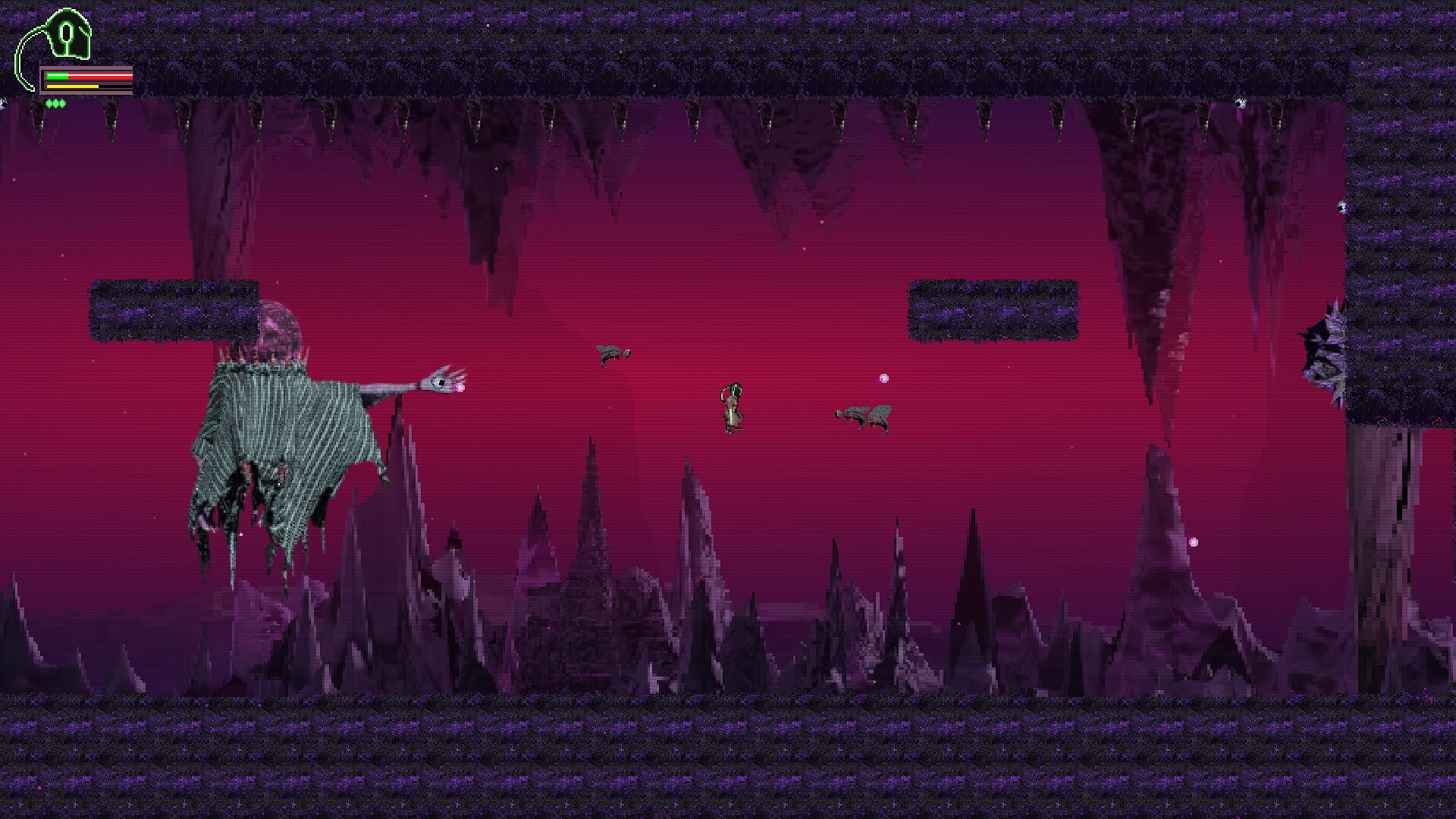Select the player character standing mid-screen
This screenshot has width=1456, height=819.
(733, 406)
